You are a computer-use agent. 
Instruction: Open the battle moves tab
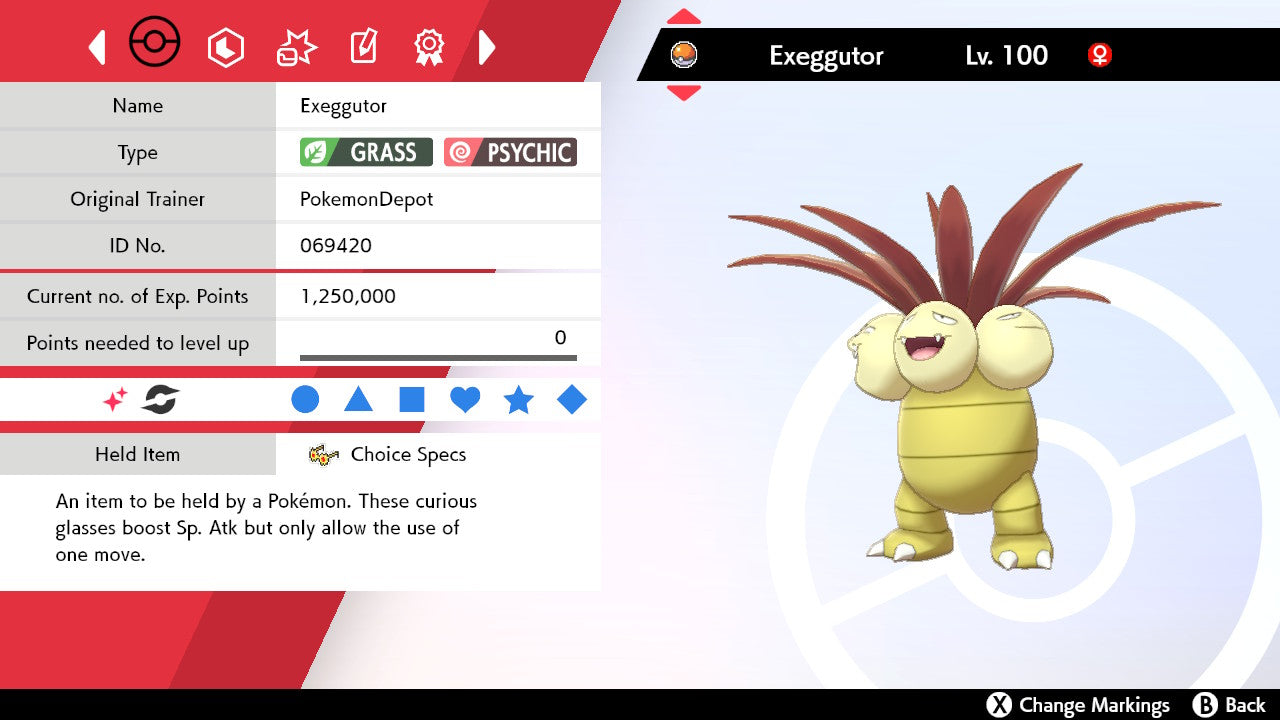coord(296,47)
